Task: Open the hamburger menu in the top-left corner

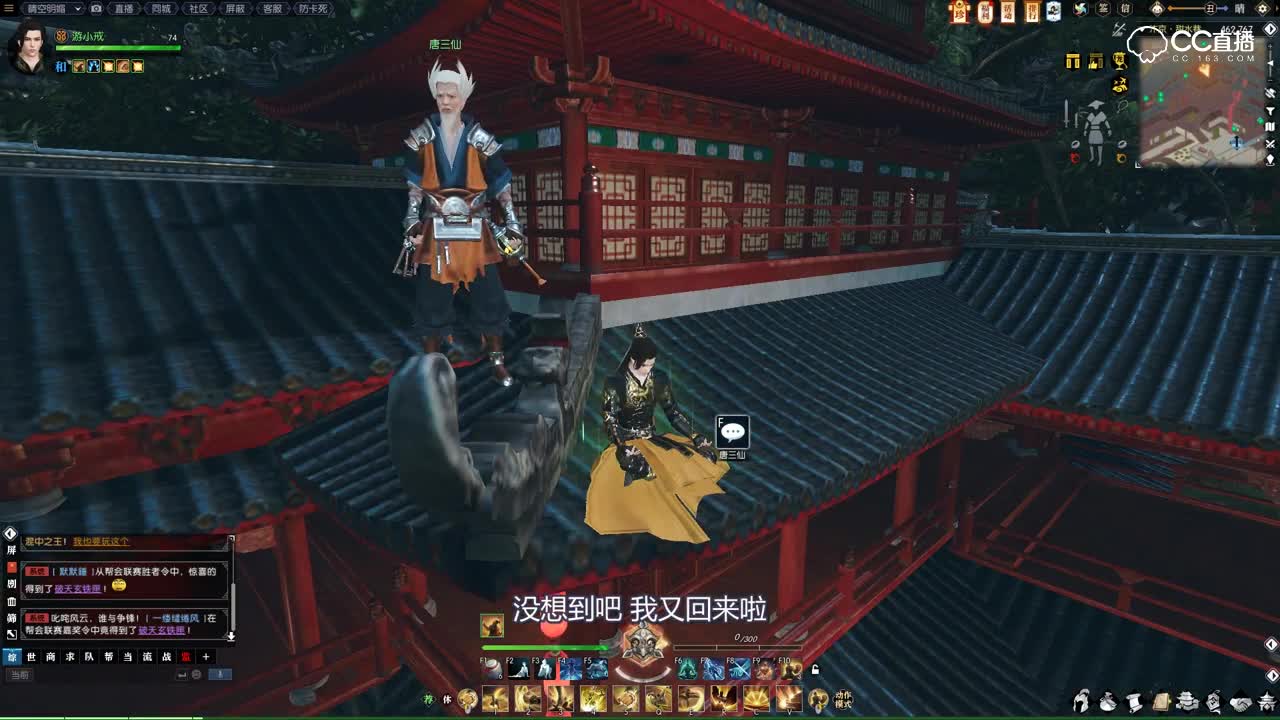Action: pos(8,9)
